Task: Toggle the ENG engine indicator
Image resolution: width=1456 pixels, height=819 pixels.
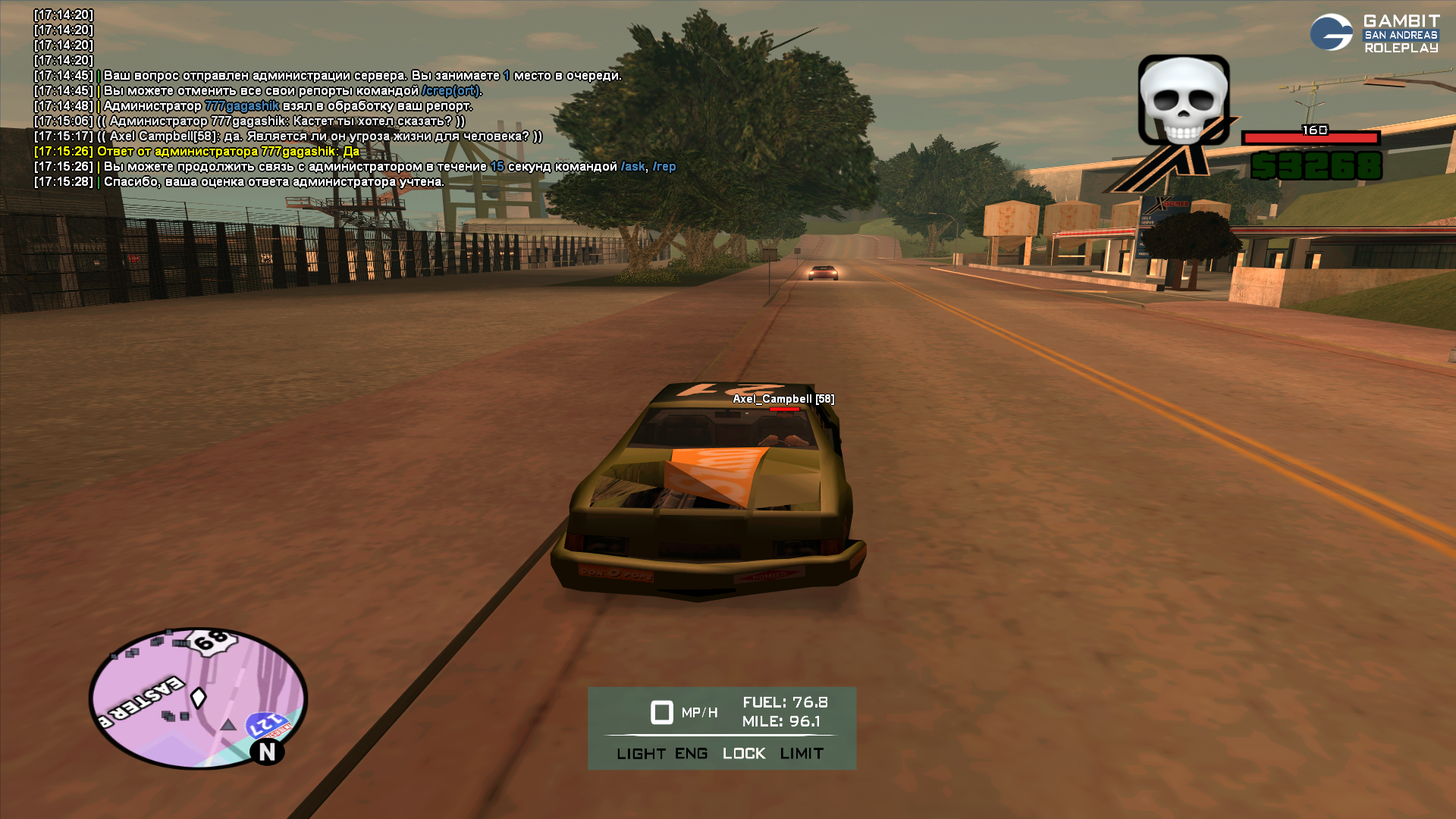Action: 691,754
